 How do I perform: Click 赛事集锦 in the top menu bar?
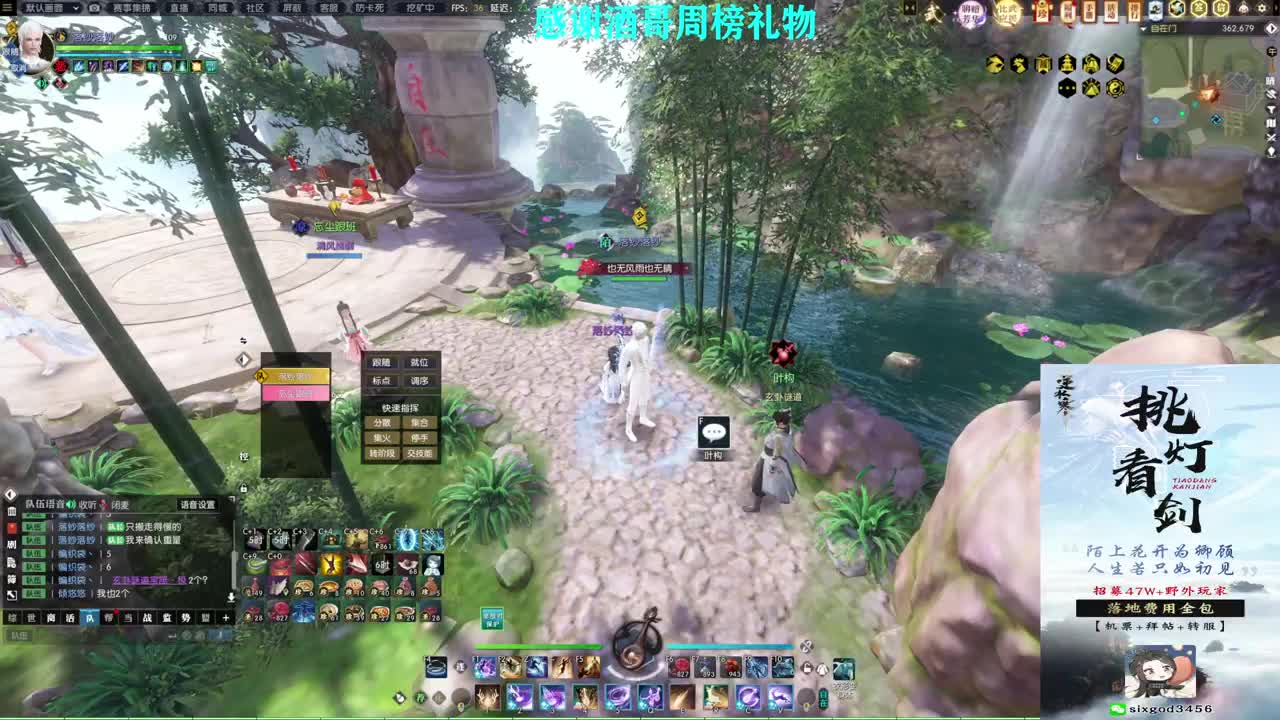(132, 8)
